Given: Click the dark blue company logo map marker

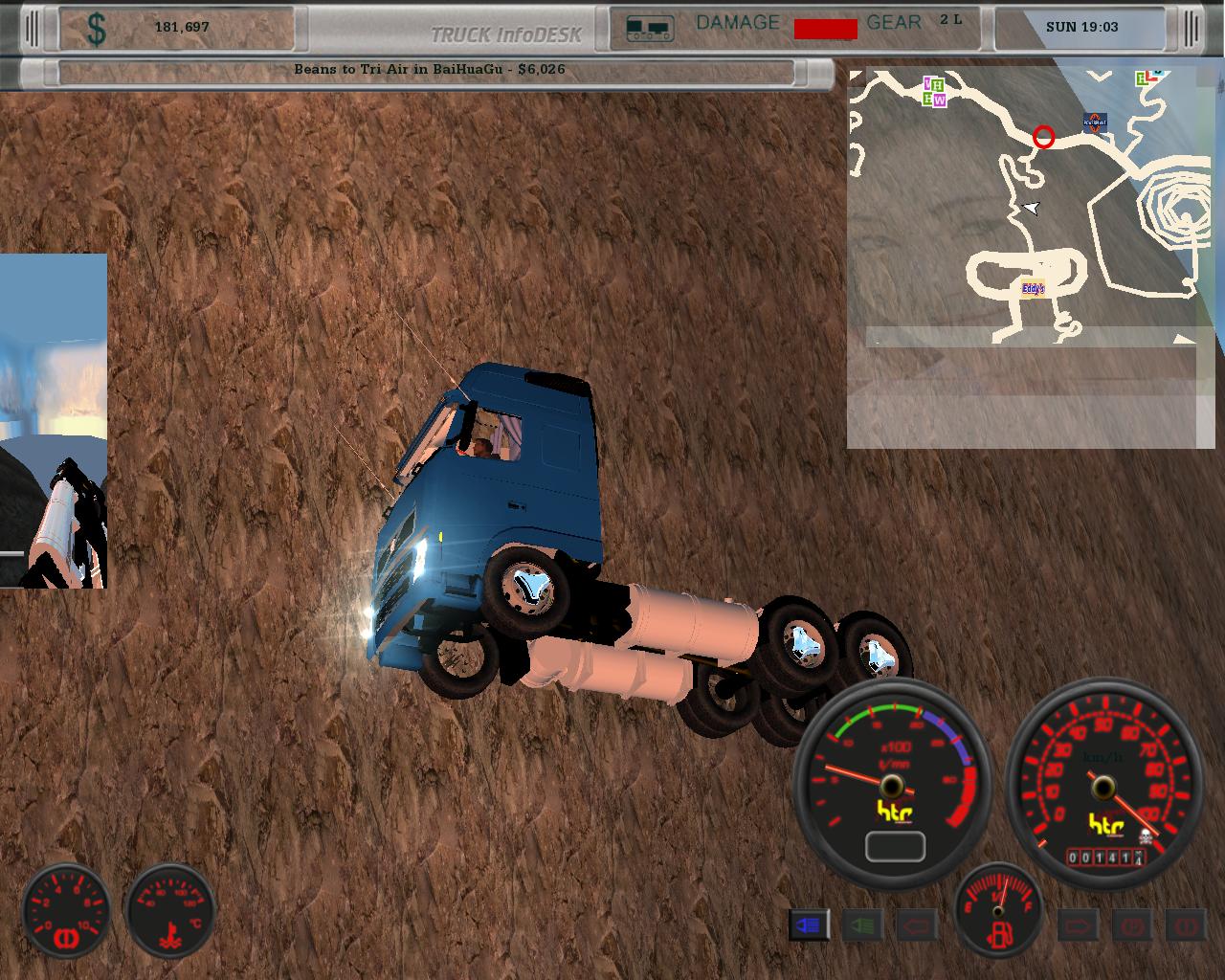Looking at the screenshot, I should (x=1095, y=121).
